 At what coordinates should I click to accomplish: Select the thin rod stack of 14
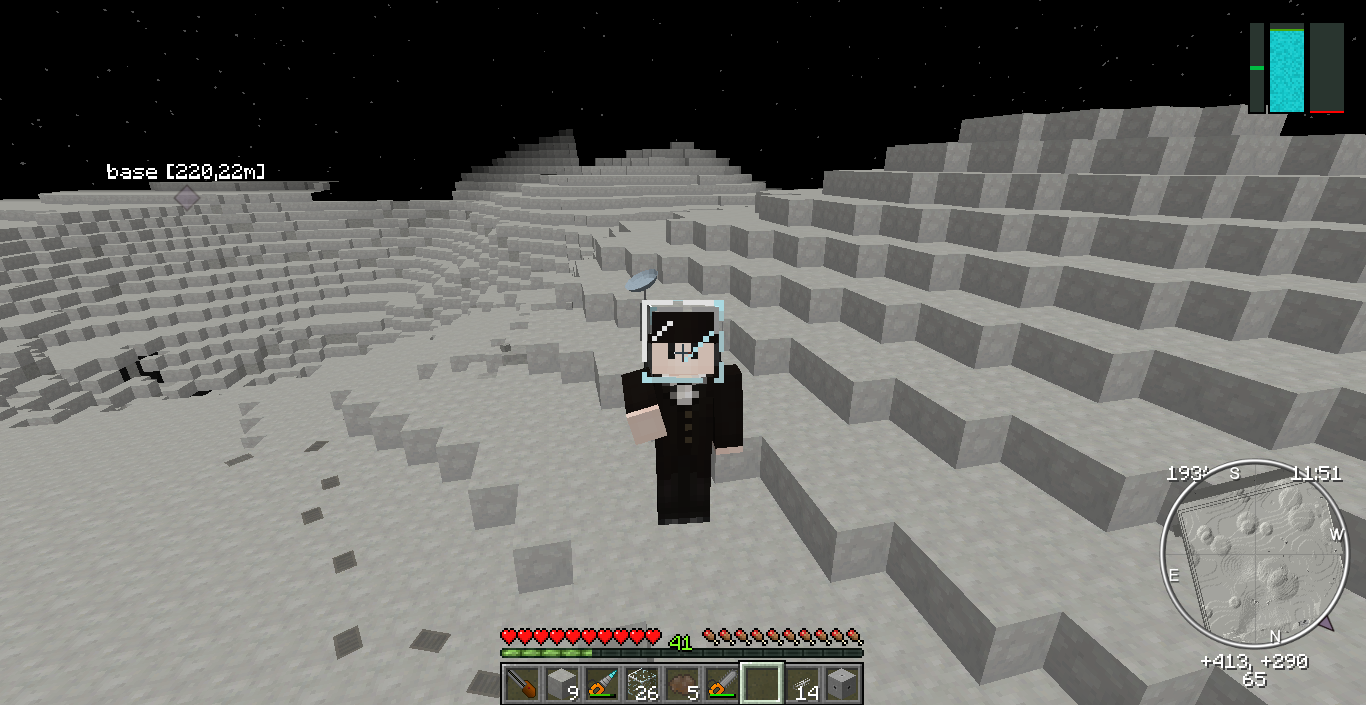801,684
